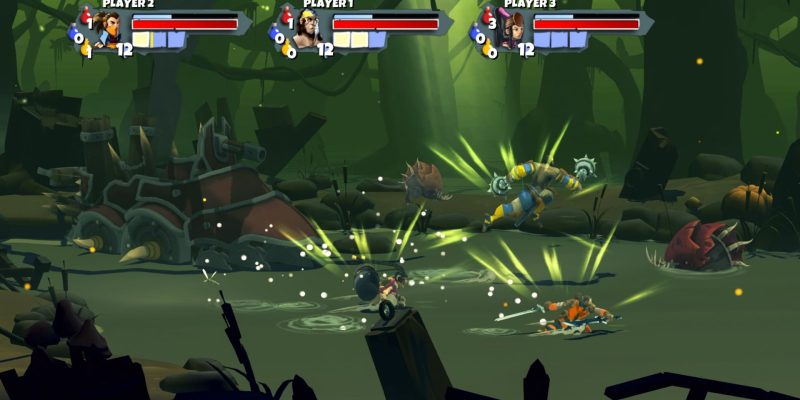Use Player 3's red health potion
Image resolution: width=800 pixels, height=400 pixels.
(x=486, y=17)
